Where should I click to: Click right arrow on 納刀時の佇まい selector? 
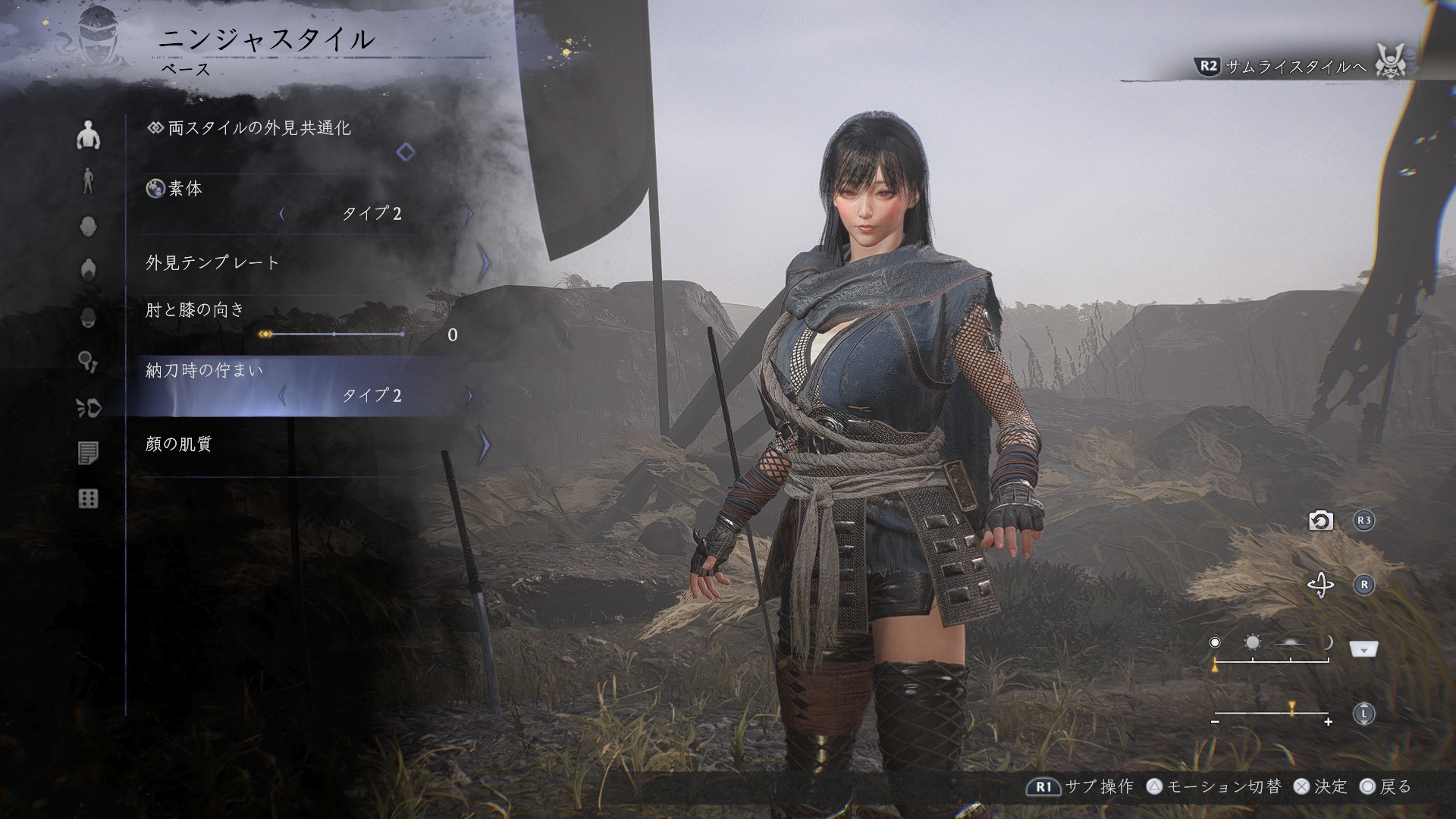tap(469, 396)
